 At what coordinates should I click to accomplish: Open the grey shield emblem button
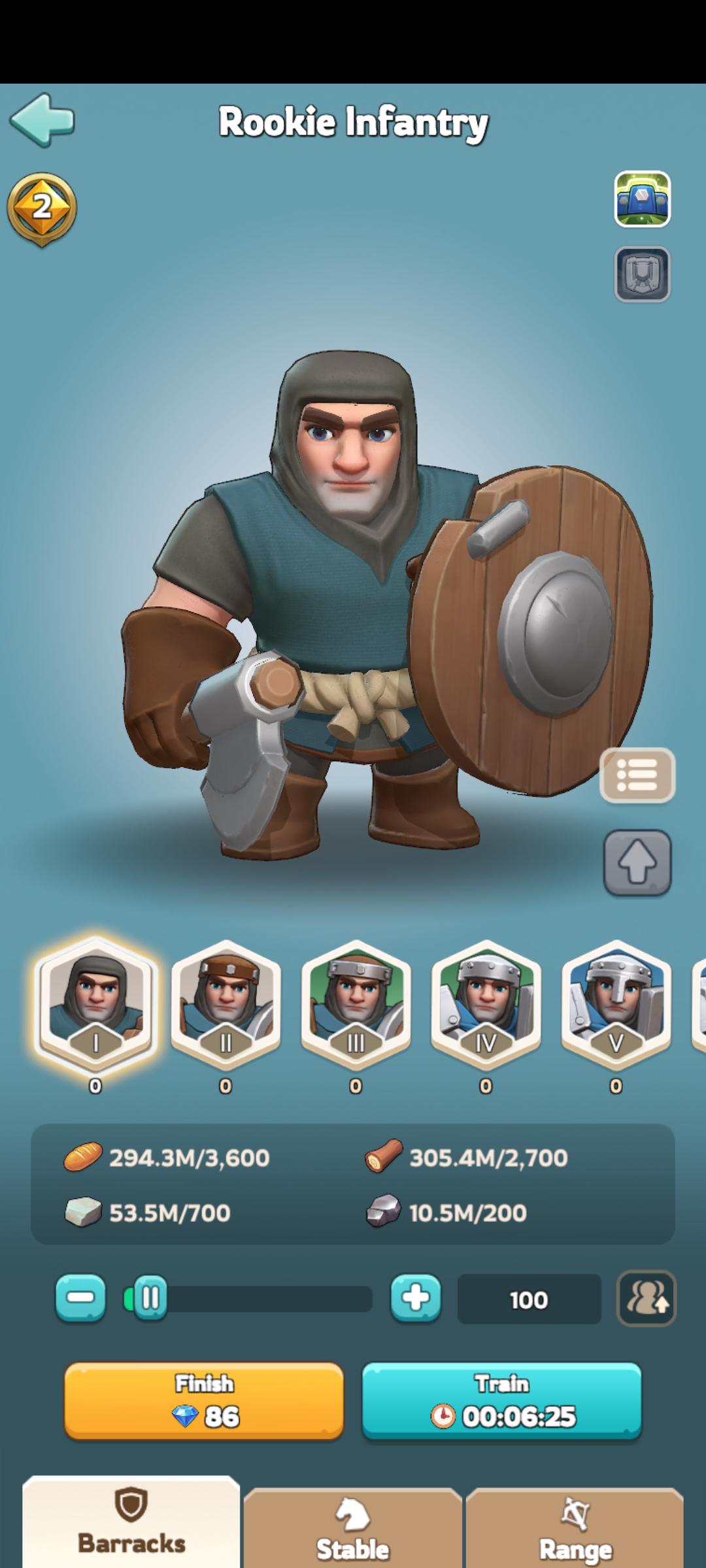click(x=642, y=274)
